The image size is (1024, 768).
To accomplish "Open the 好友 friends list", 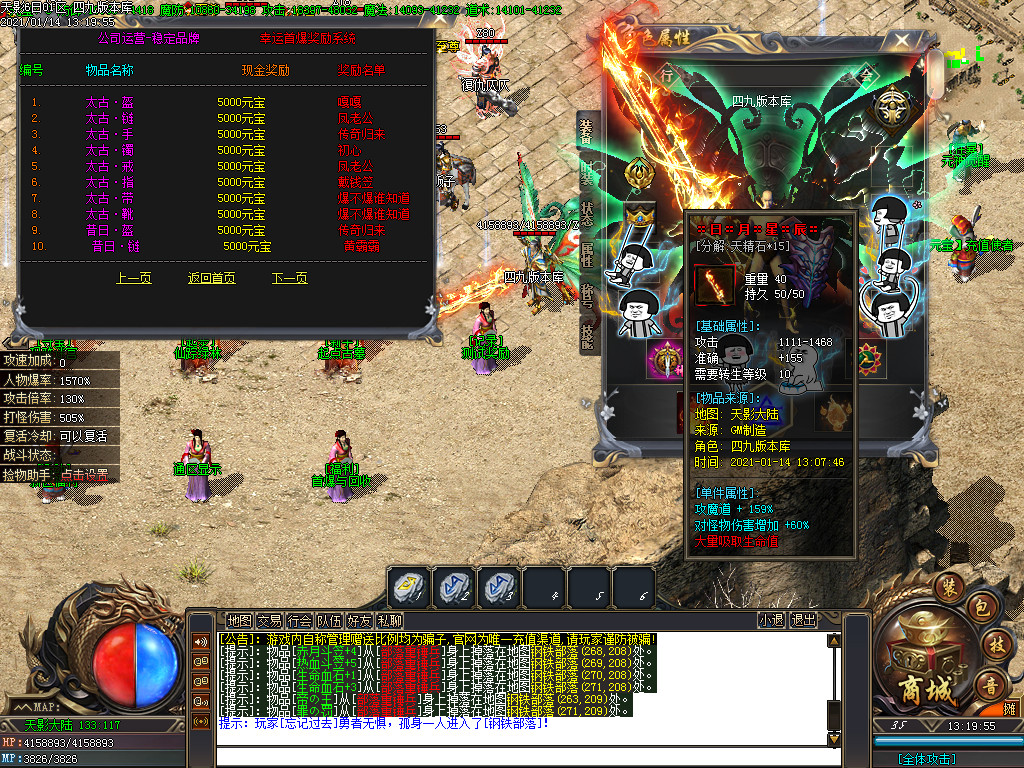I will (360, 620).
